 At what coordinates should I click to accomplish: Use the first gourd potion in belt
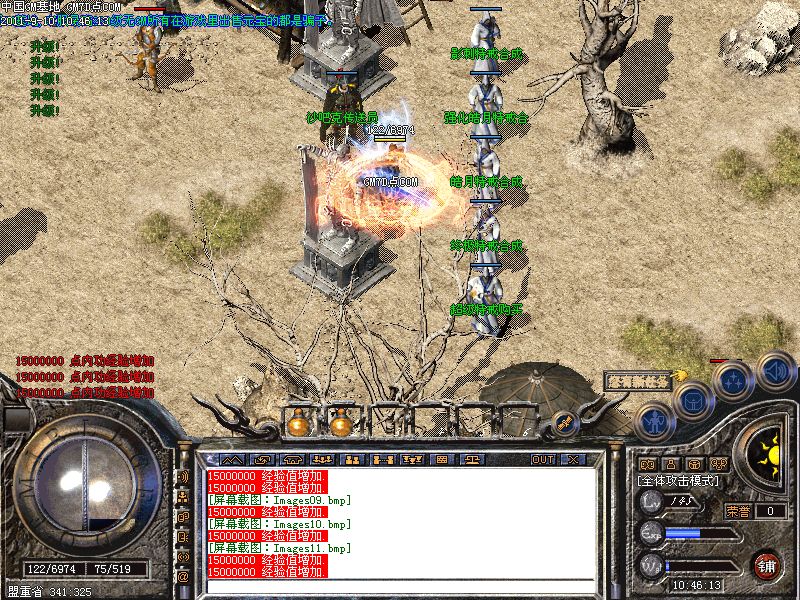click(x=298, y=422)
